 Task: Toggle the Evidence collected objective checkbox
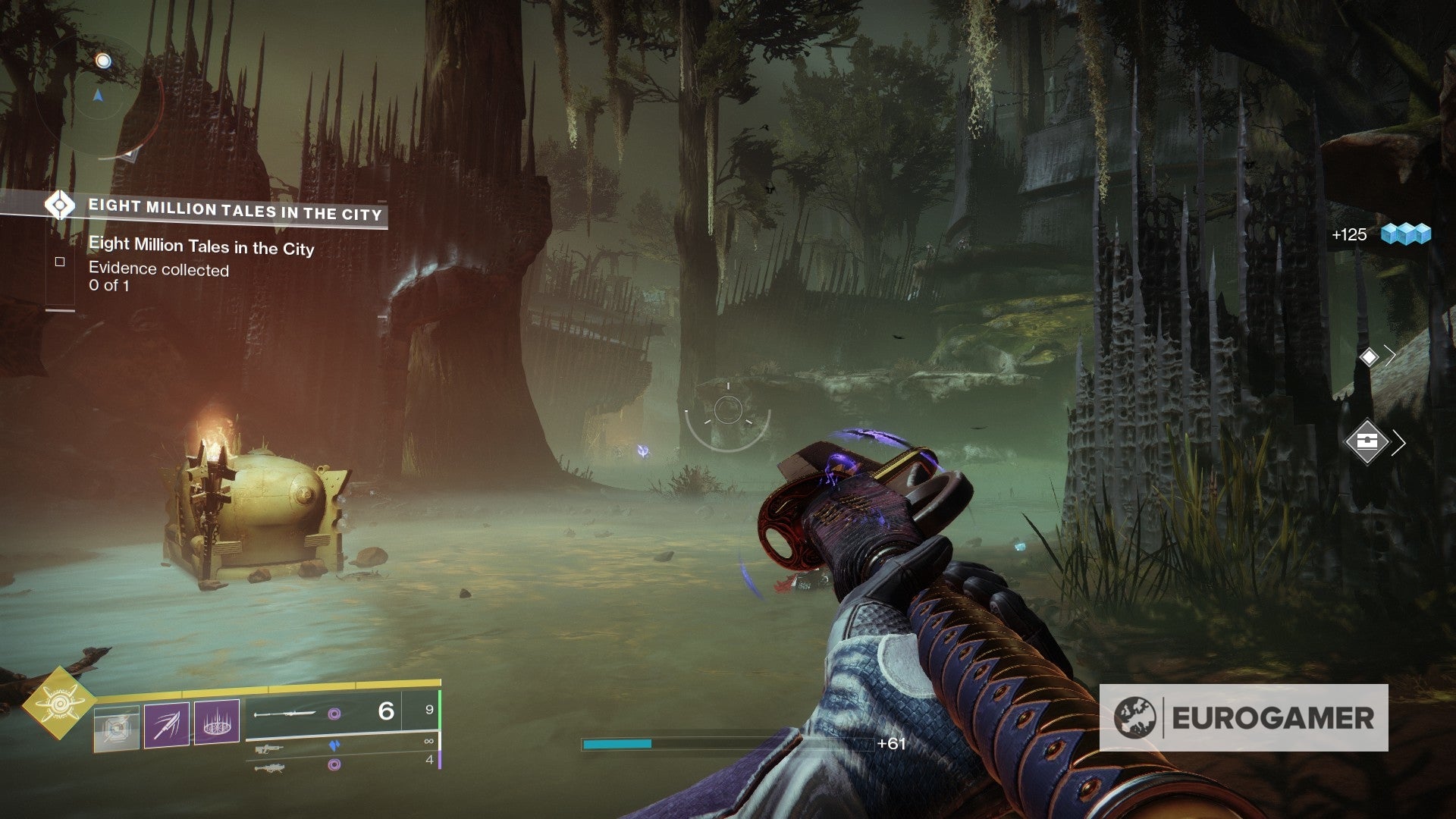pos(60,262)
